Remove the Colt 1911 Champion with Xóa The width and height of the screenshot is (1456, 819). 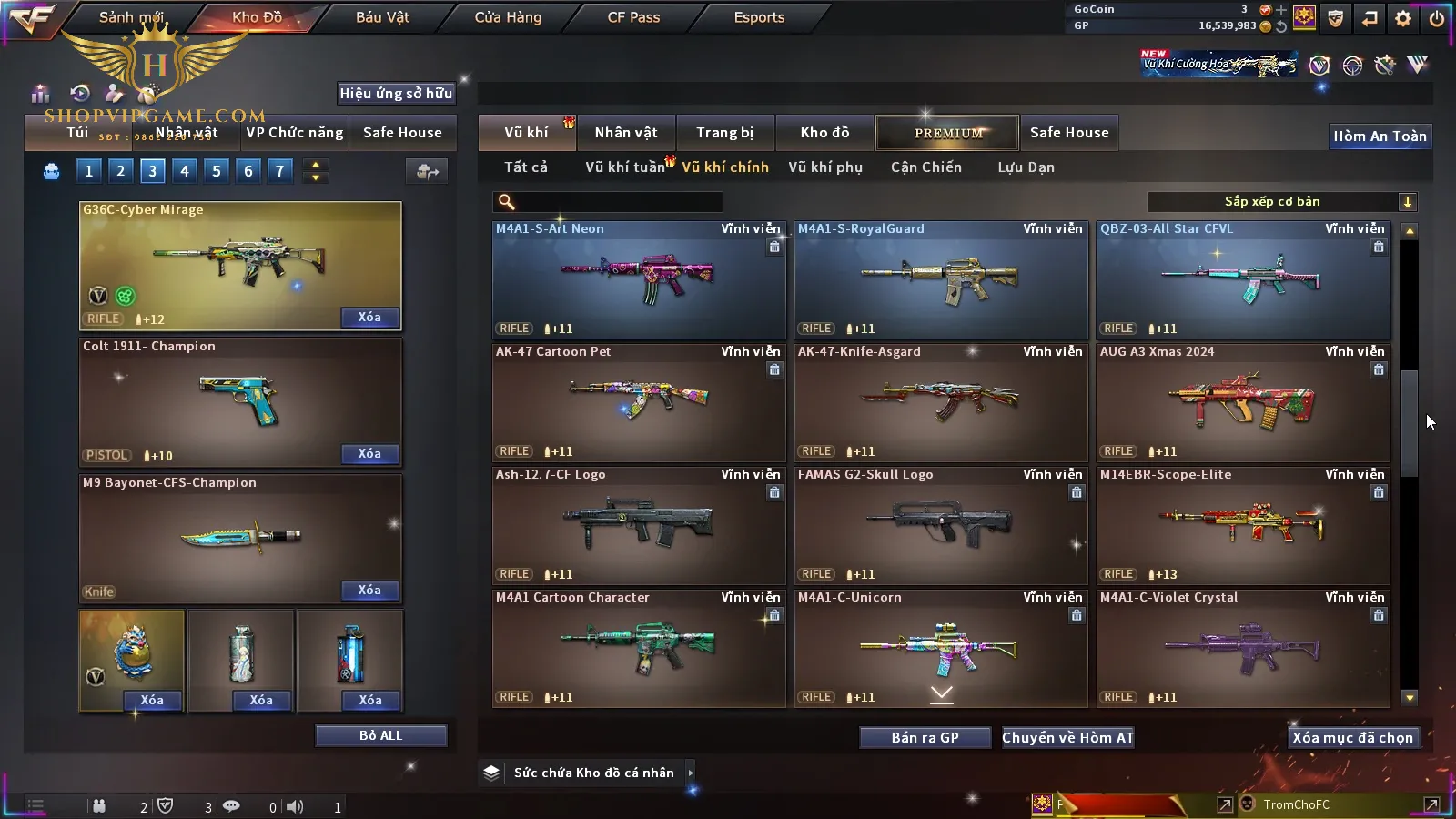tap(369, 454)
